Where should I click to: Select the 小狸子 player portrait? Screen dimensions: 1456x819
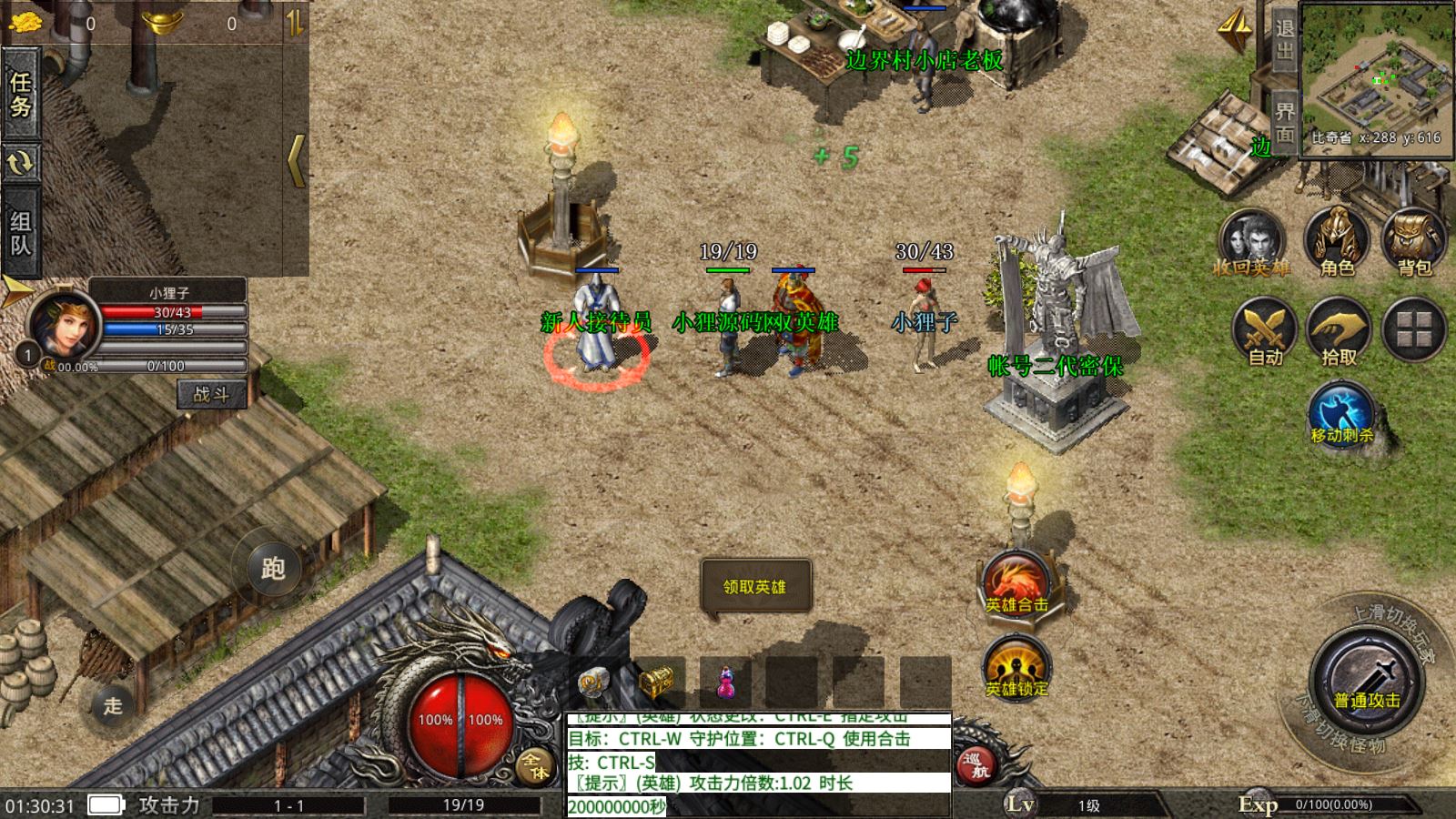tap(62, 325)
